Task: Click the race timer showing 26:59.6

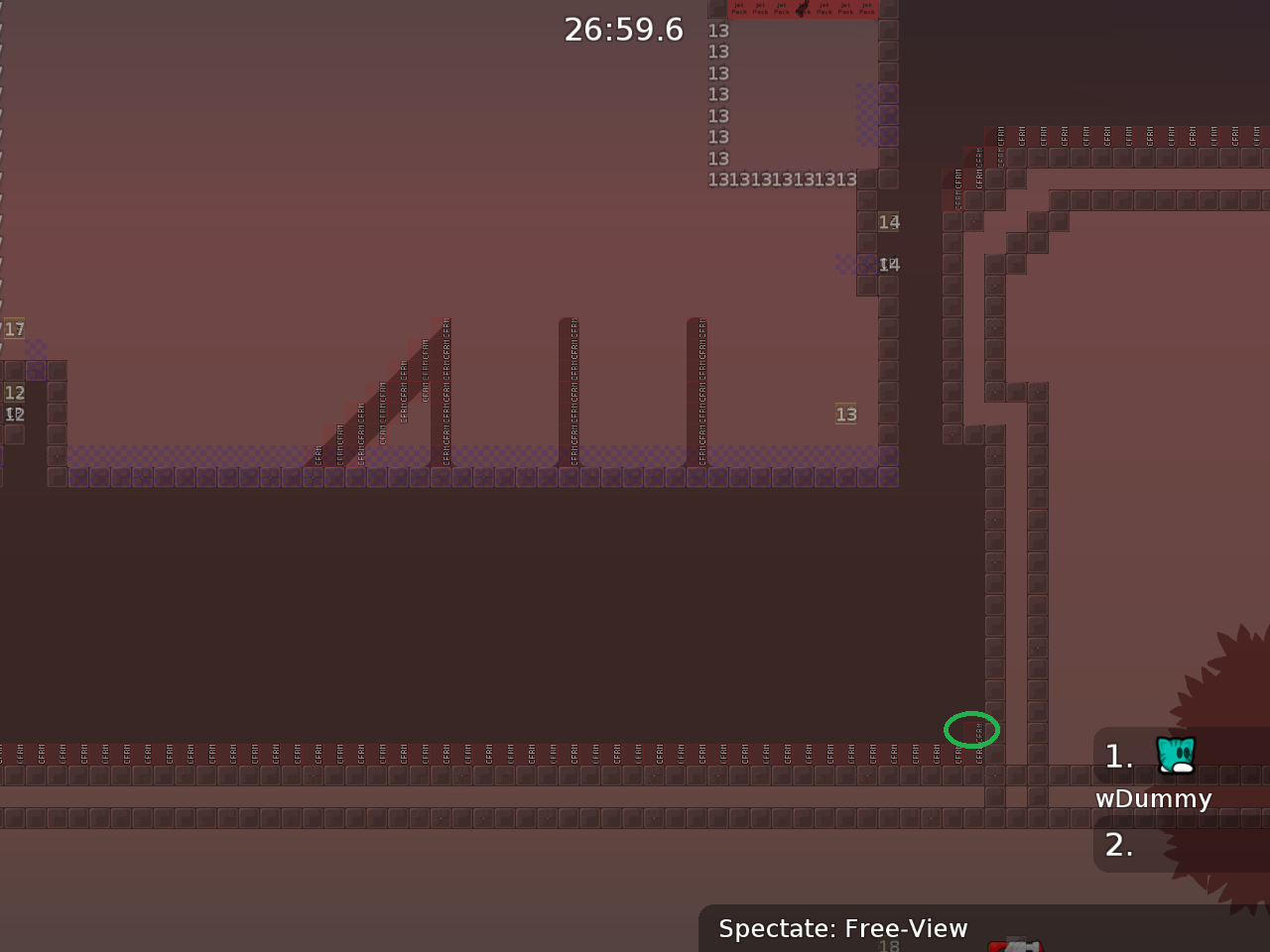Action: 623,30
